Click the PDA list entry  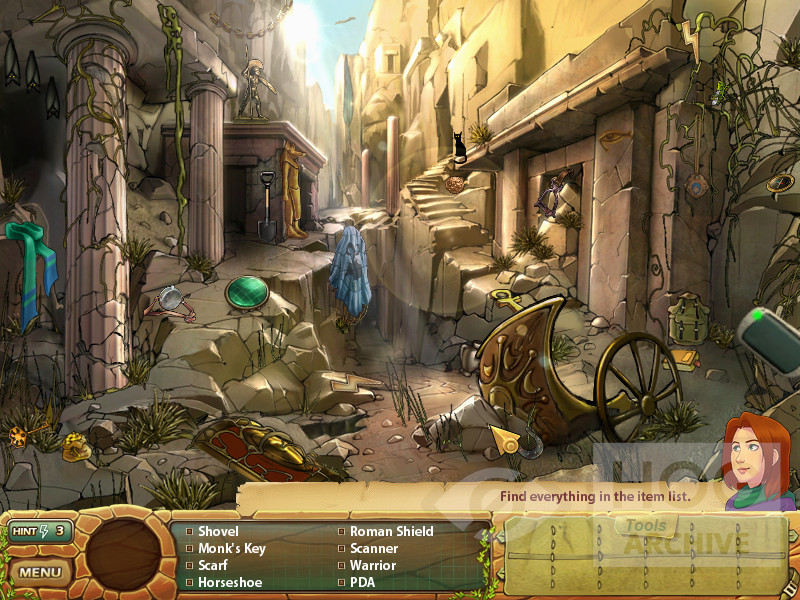click(x=362, y=582)
